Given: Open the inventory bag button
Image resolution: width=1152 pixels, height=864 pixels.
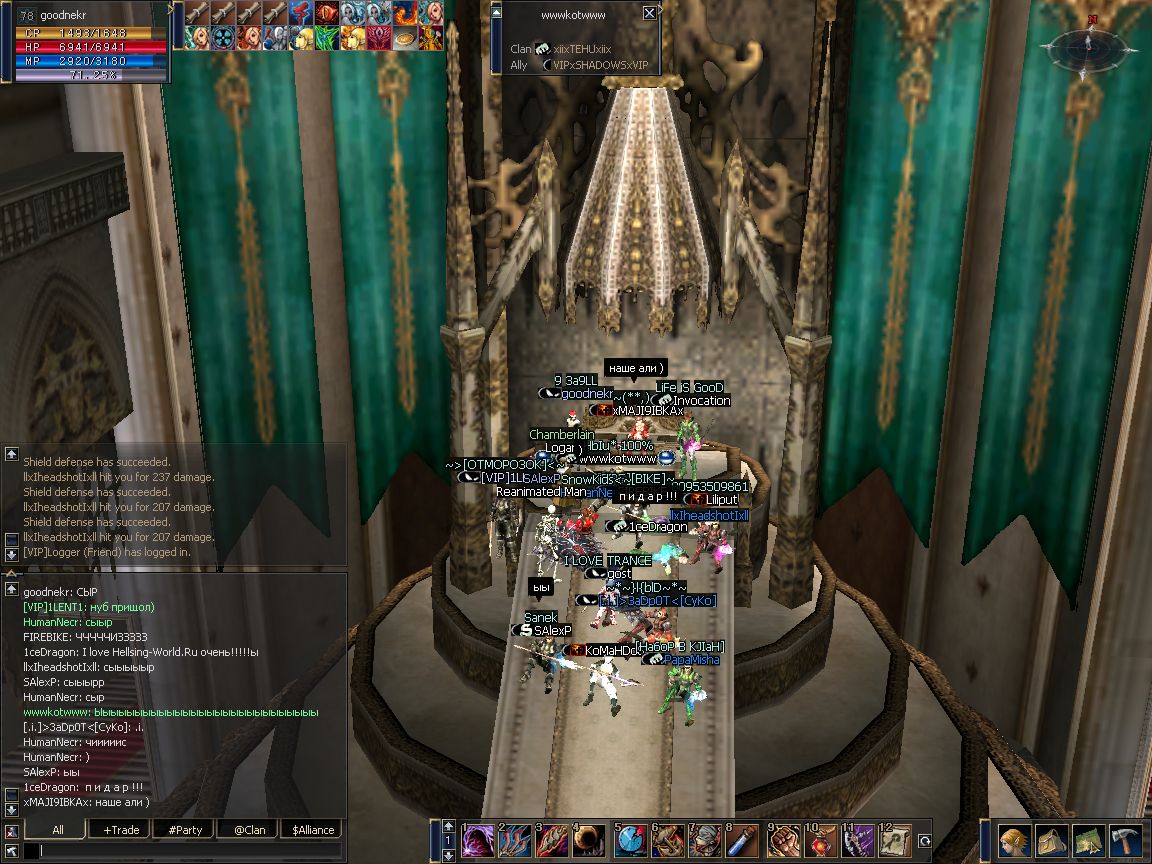Looking at the screenshot, I should click(x=1052, y=840).
